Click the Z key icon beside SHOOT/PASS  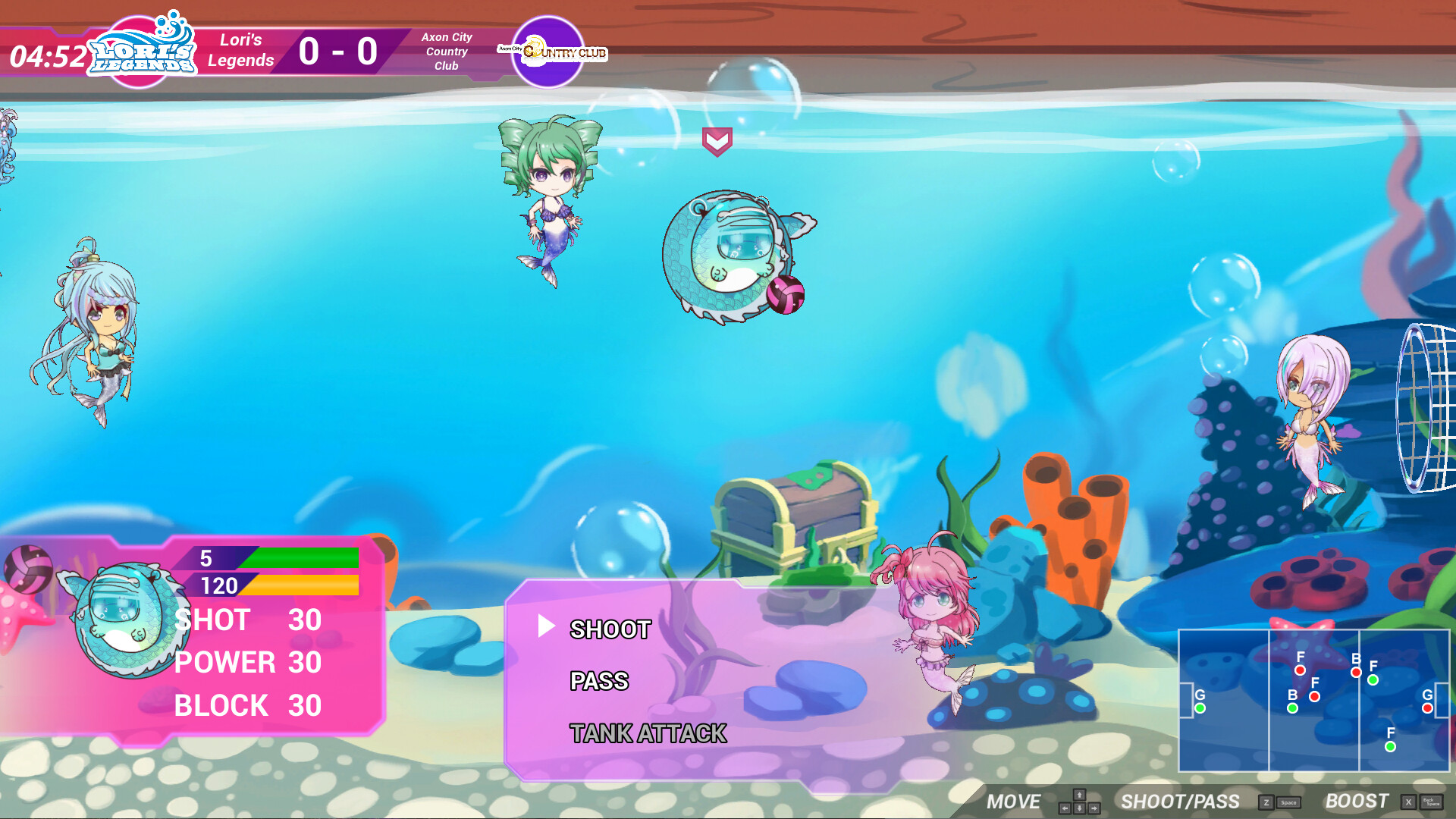1266,802
